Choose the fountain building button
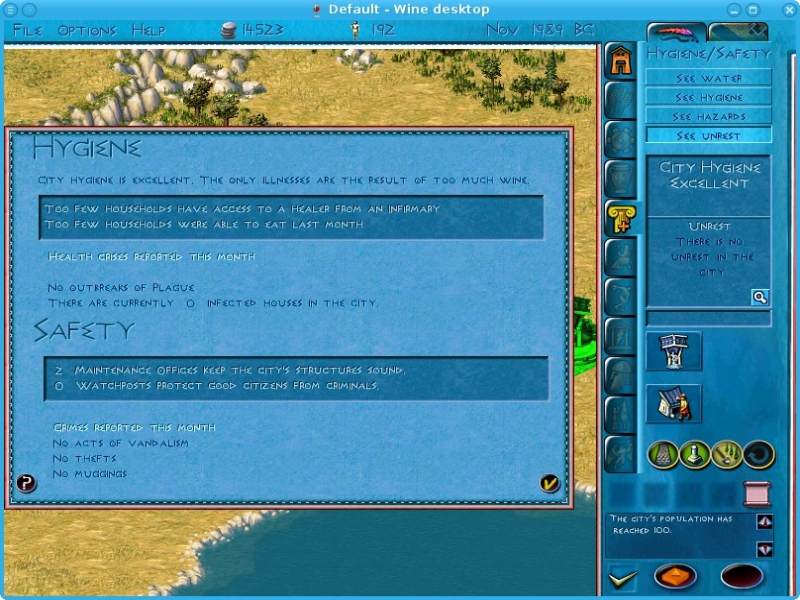Image resolution: width=800 pixels, height=600 pixels. coord(673,351)
